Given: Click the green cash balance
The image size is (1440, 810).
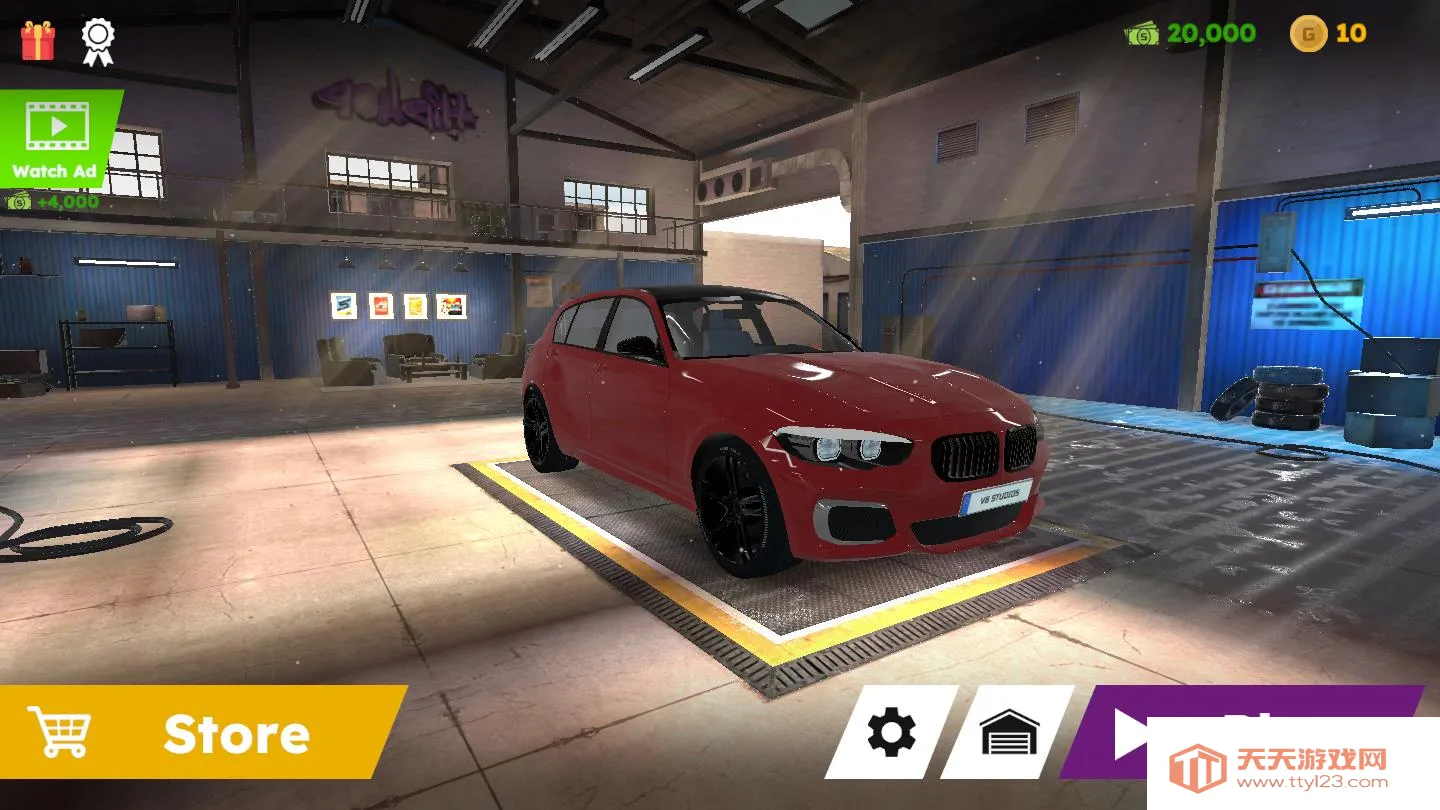Looking at the screenshot, I should coord(1191,34).
